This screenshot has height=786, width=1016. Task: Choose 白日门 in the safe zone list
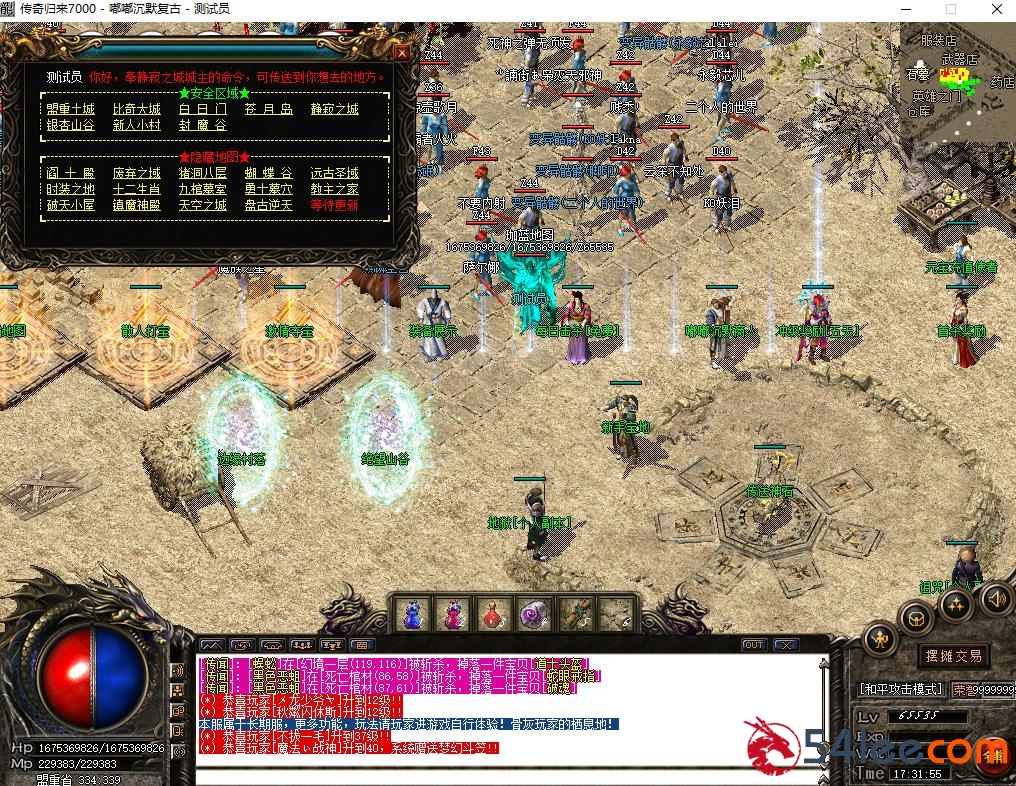click(x=203, y=109)
